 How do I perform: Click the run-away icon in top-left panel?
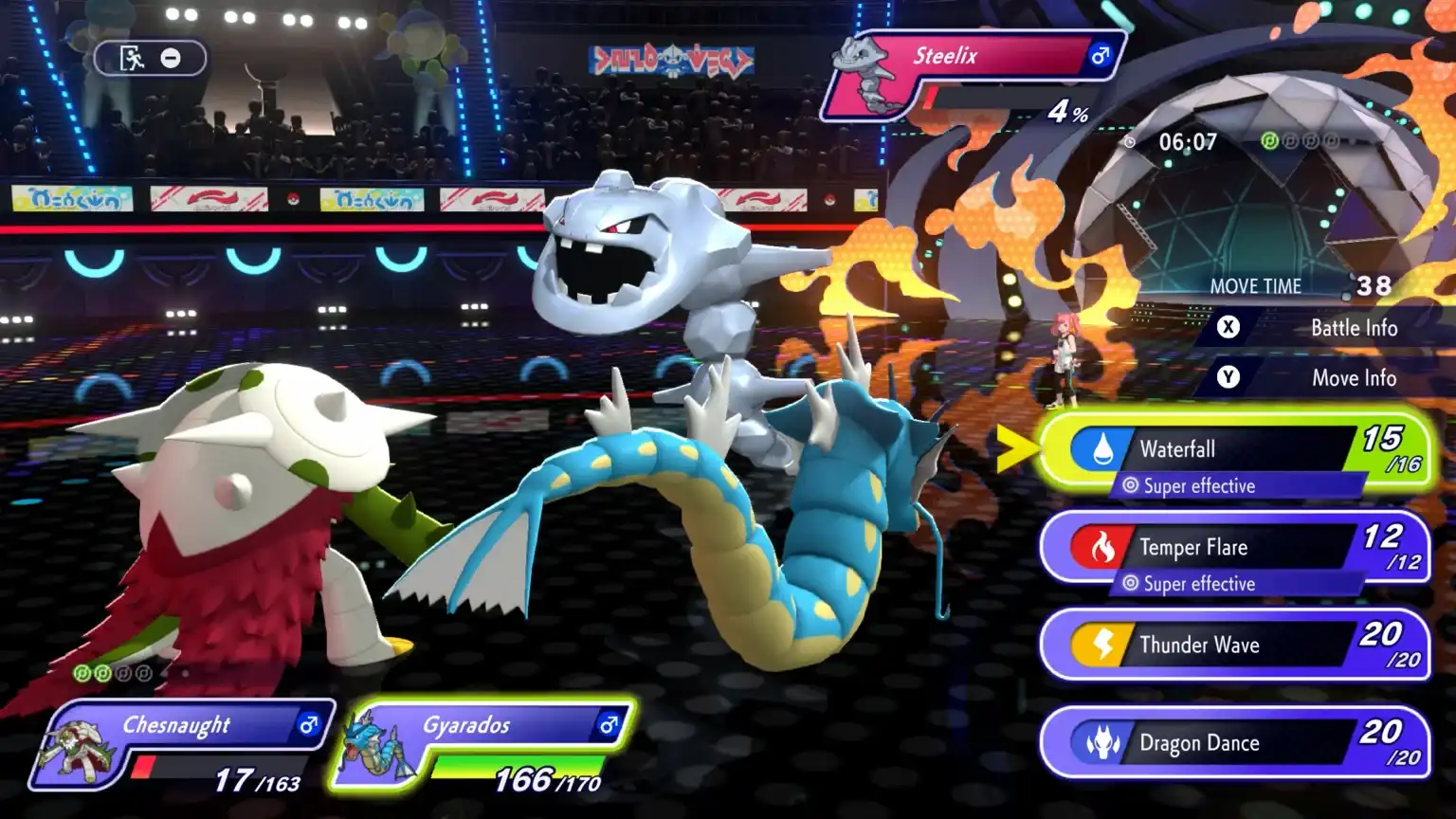[131, 58]
